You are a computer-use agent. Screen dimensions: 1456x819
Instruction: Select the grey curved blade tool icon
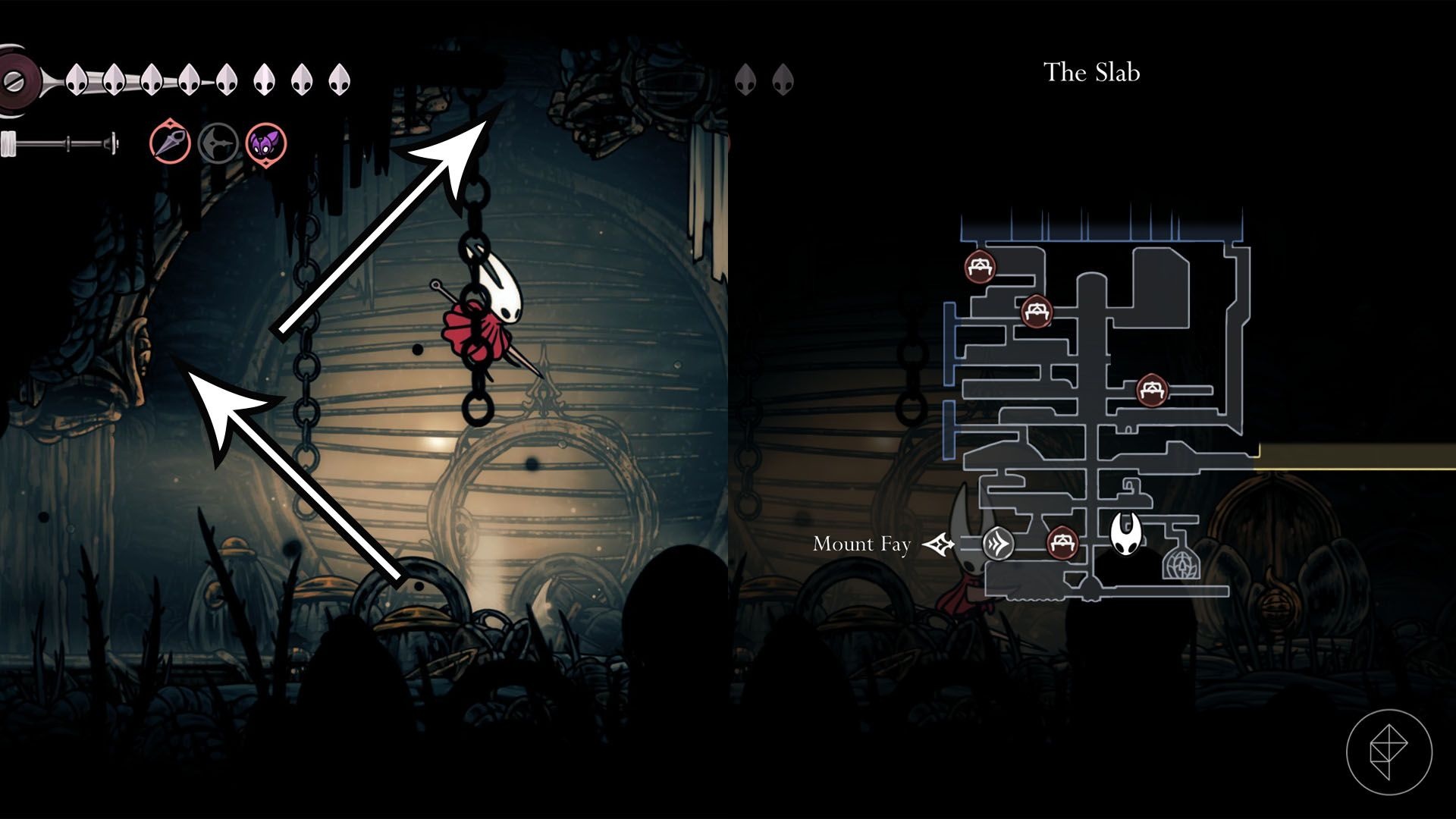(x=218, y=143)
